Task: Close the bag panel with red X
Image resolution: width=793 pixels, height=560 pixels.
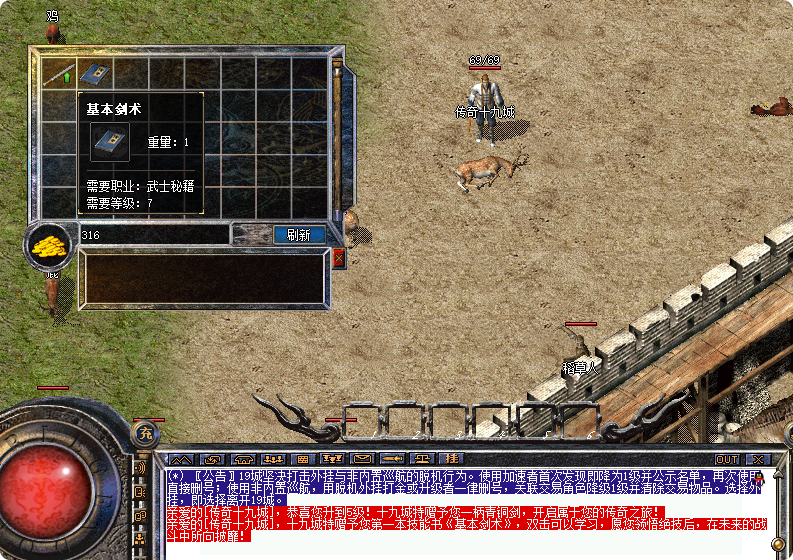Action: click(339, 258)
